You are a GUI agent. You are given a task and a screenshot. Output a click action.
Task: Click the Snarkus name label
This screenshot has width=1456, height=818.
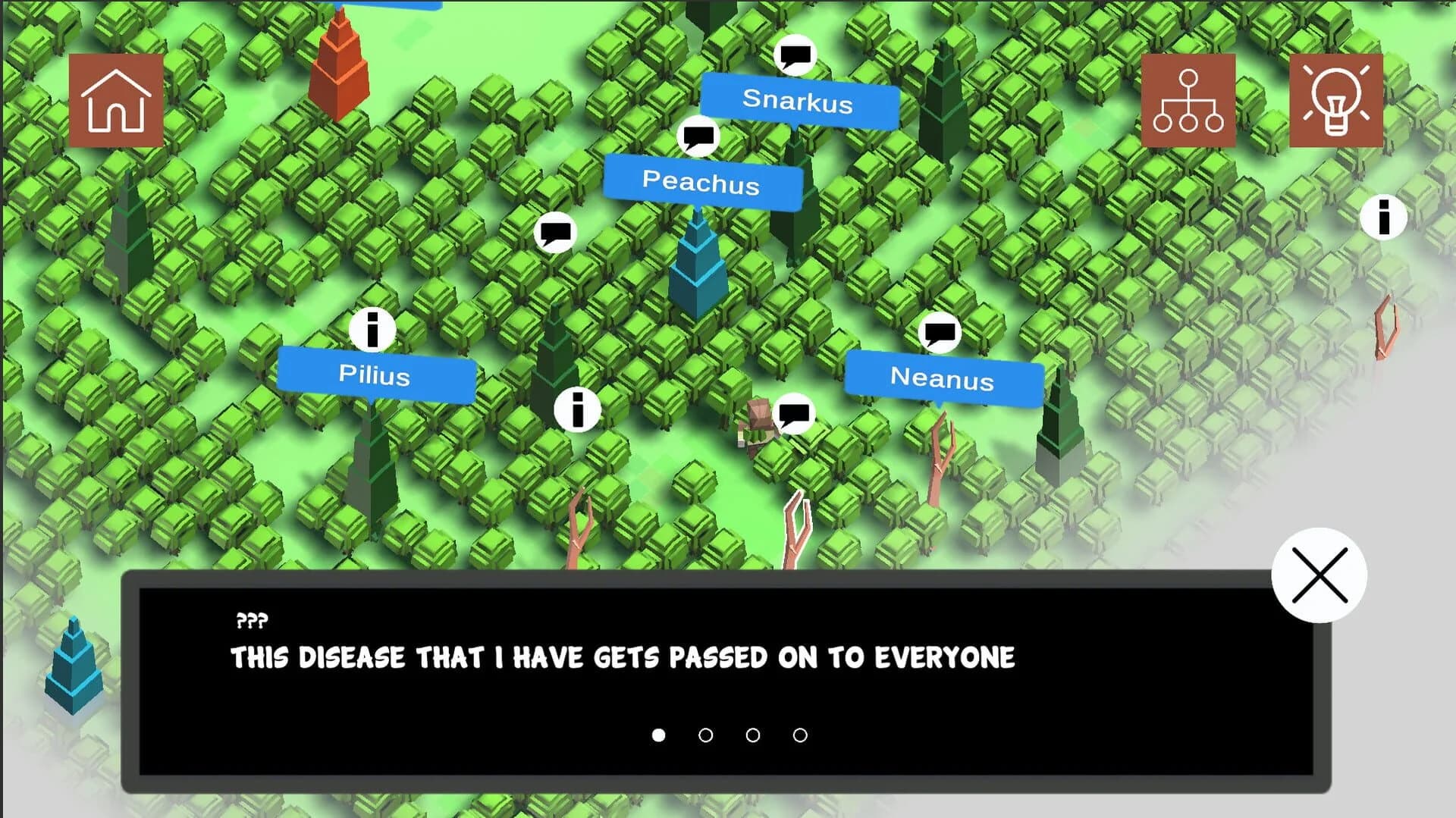[x=799, y=102]
